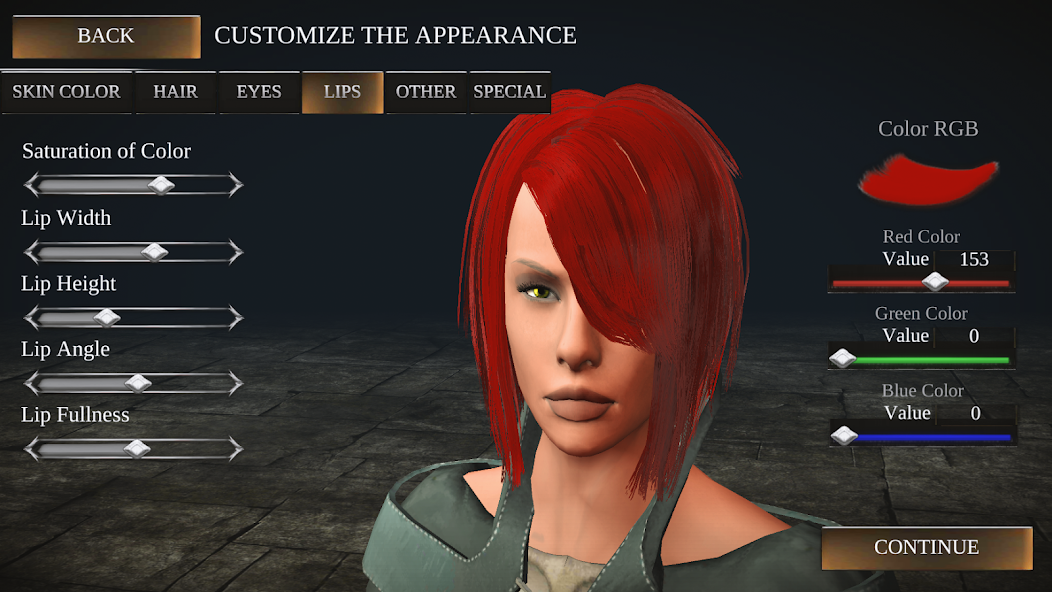Click the Lip Height slider handle

pos(107,318)
